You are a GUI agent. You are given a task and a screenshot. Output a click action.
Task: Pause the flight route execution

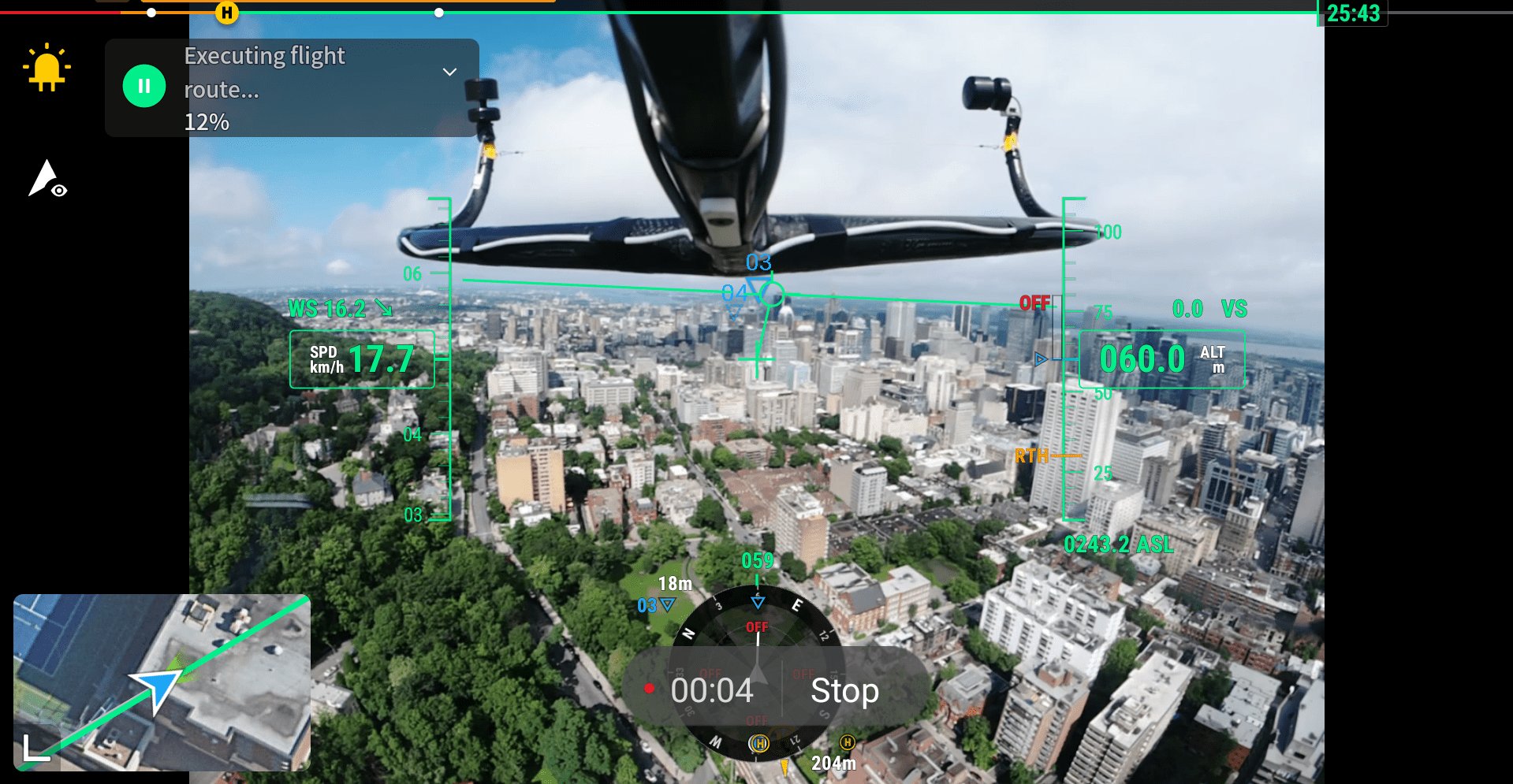(144, 86)
